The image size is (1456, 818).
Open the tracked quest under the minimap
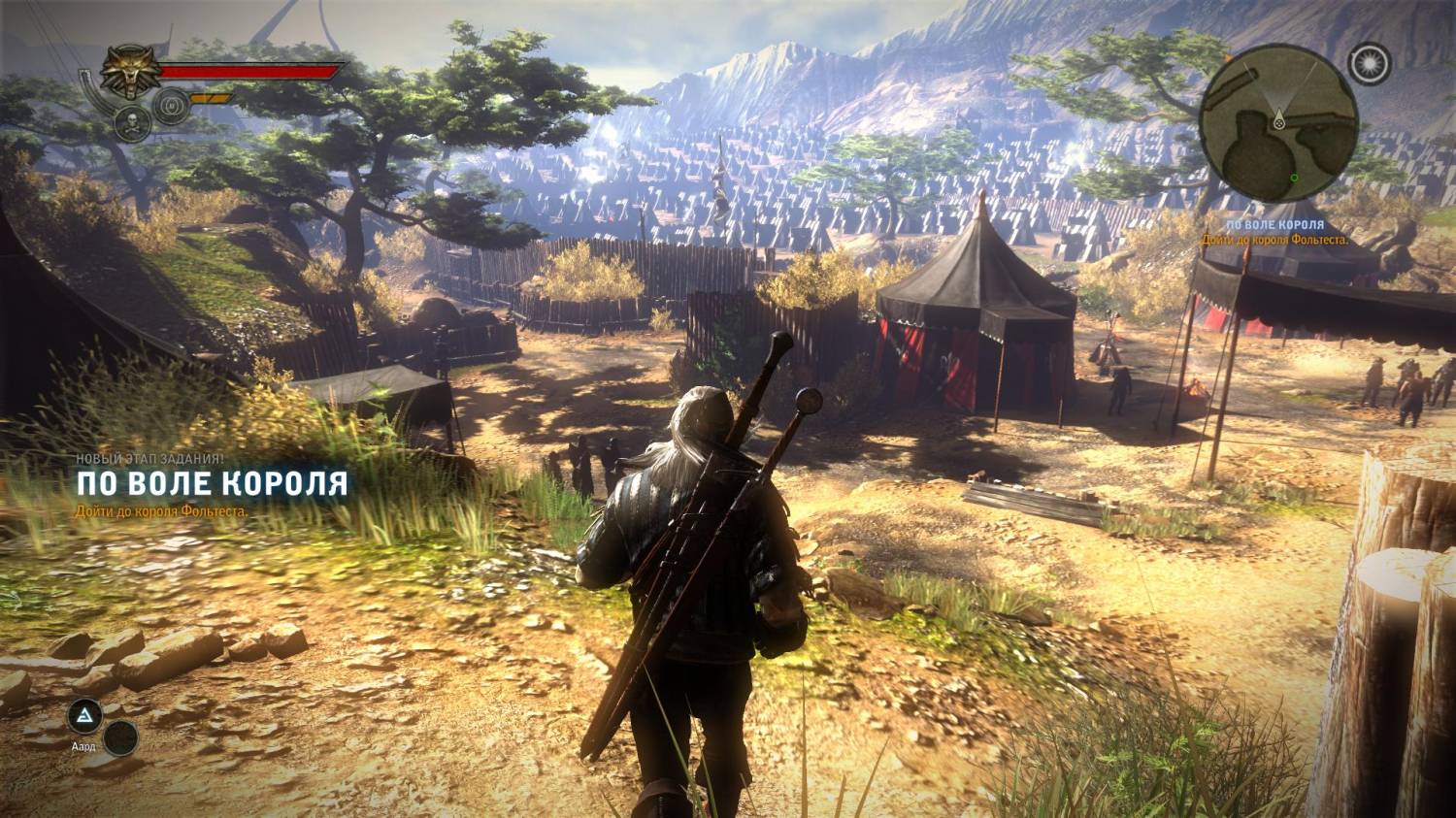point(1274,232)
